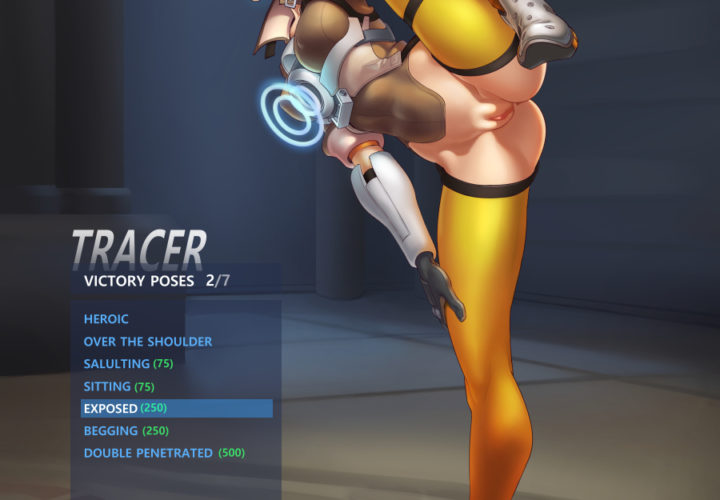Screen dimensions: 720x500
Task: Choose the Over the Shoulder pose
Action: click(x=147, y=341)
